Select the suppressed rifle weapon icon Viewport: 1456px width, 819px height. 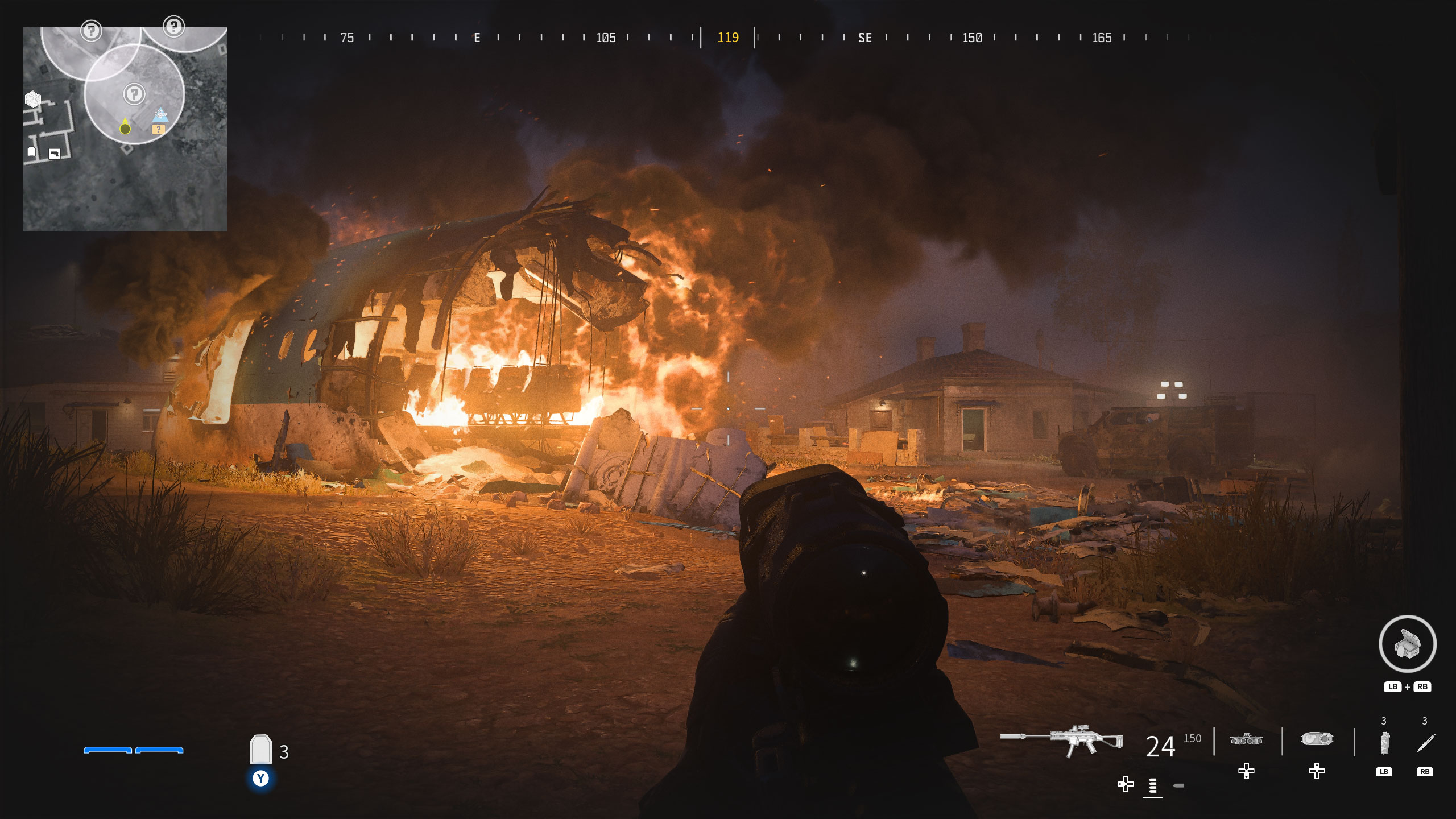click(x=1061, y=740)
